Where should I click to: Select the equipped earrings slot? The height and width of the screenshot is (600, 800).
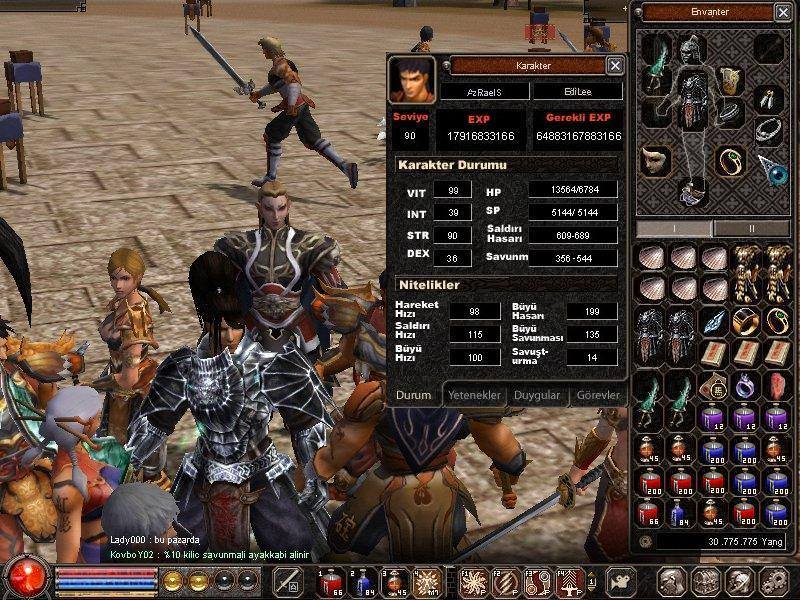[x=768, y=98]
